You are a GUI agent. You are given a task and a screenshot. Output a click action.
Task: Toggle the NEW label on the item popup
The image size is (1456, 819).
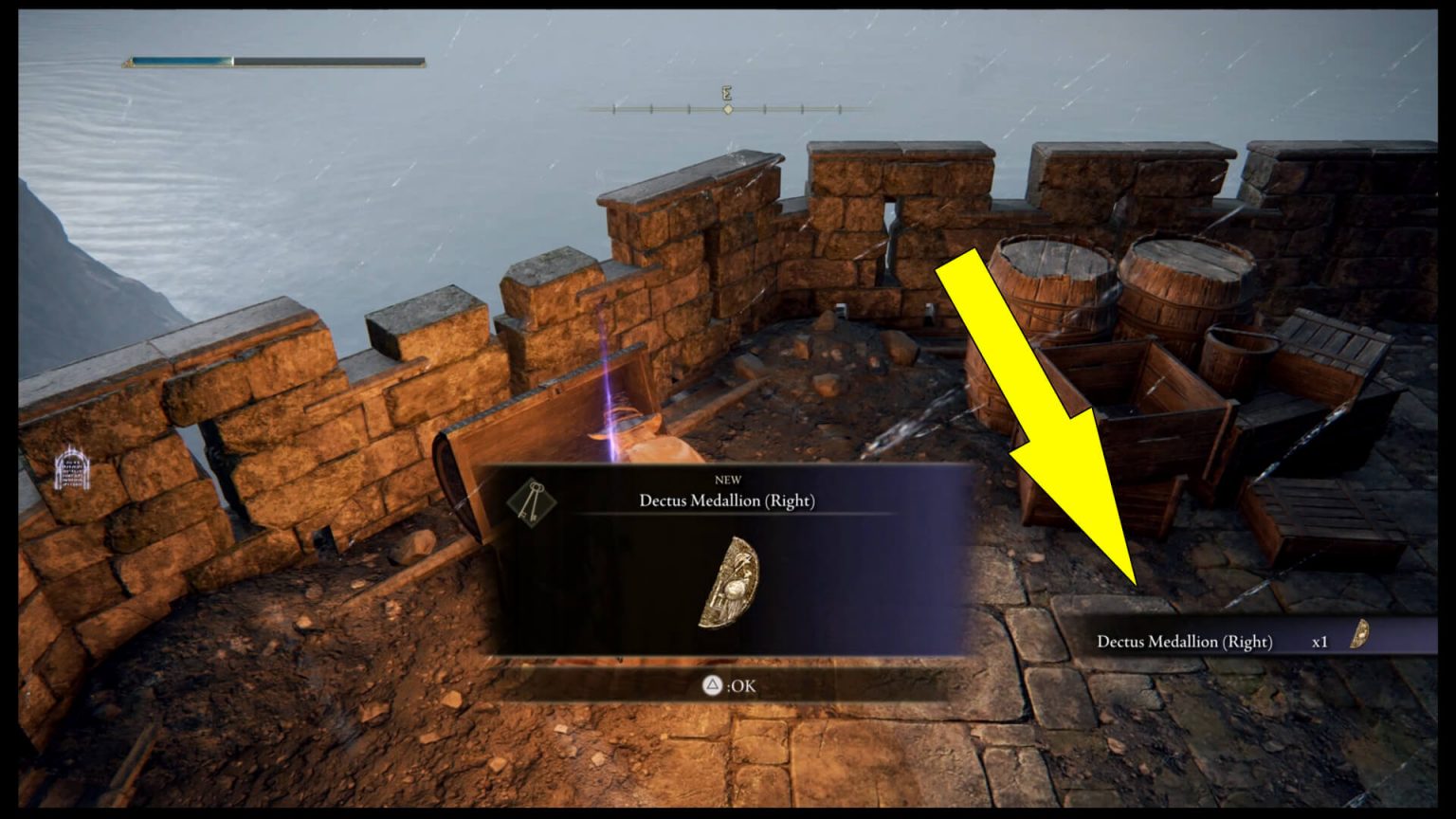[x=728, y=480]
